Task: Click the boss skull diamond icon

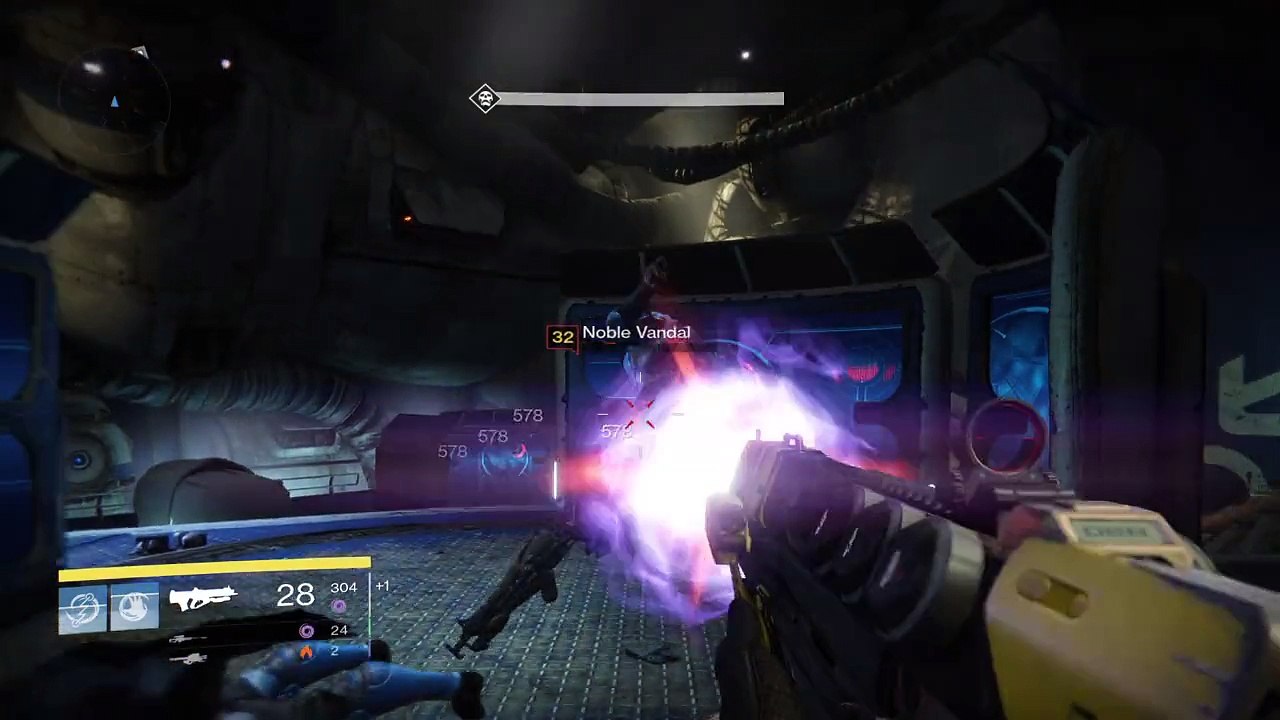Action: click(x=485, y=98)
